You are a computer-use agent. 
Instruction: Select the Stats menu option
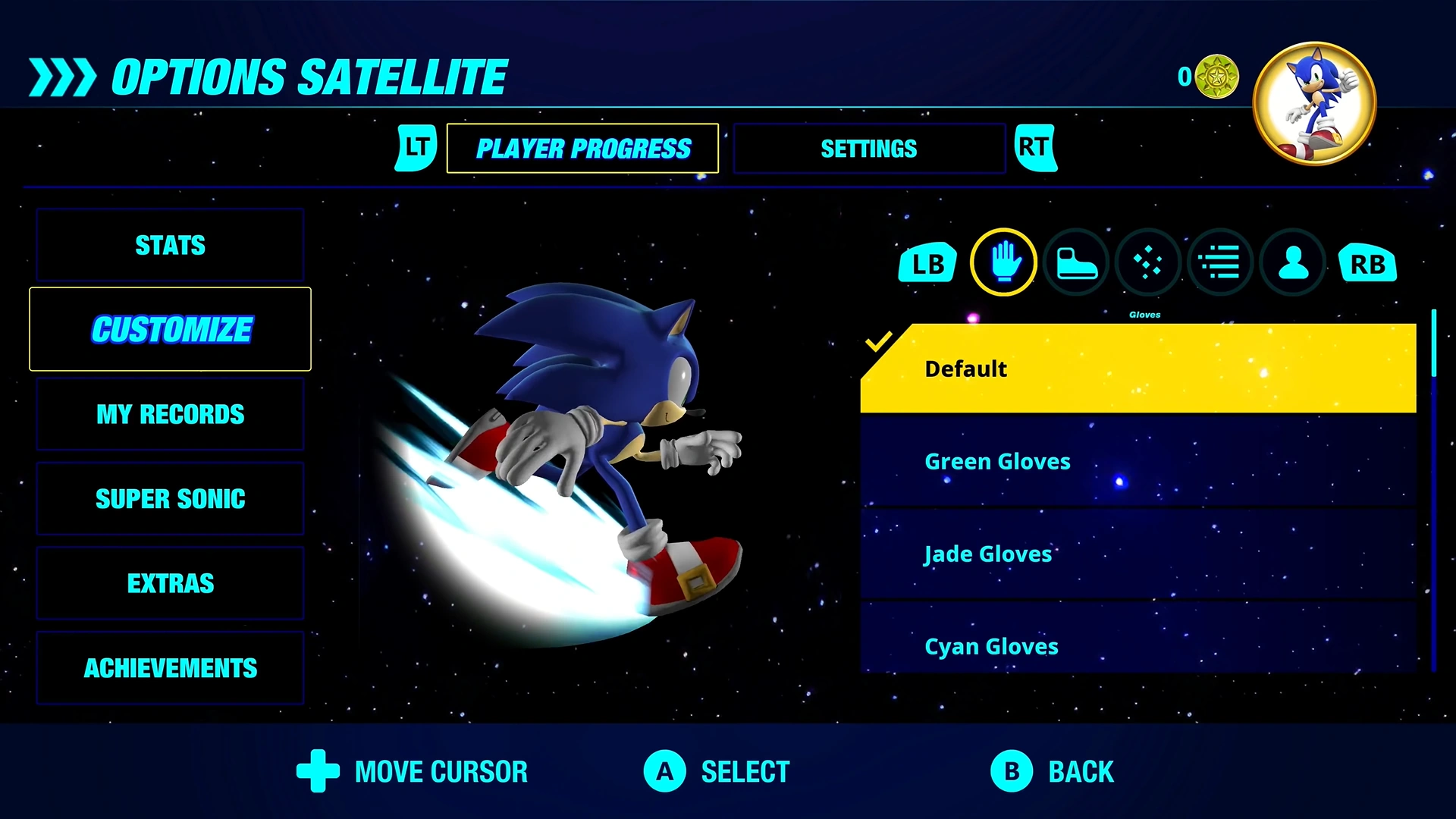170,245
